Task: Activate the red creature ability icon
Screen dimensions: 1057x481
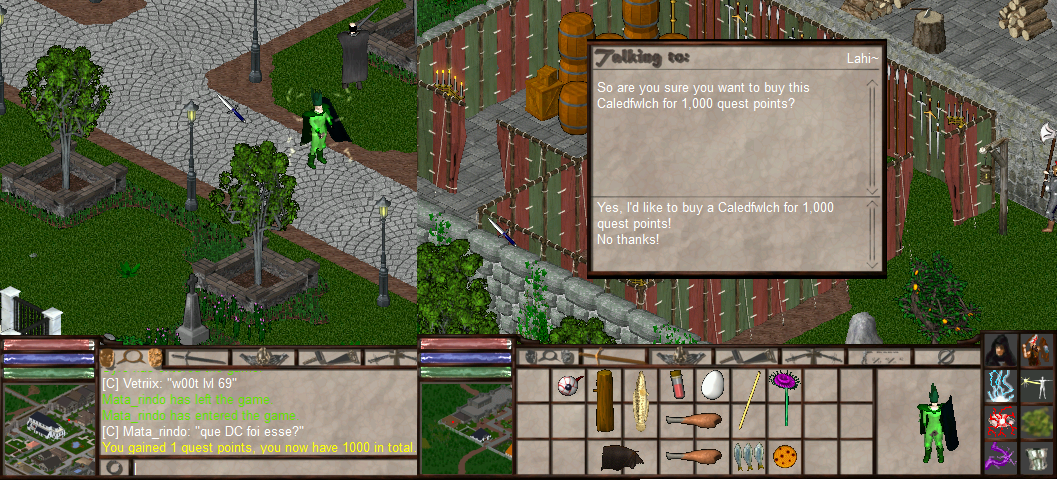Action: click(x=1001, y=421)
